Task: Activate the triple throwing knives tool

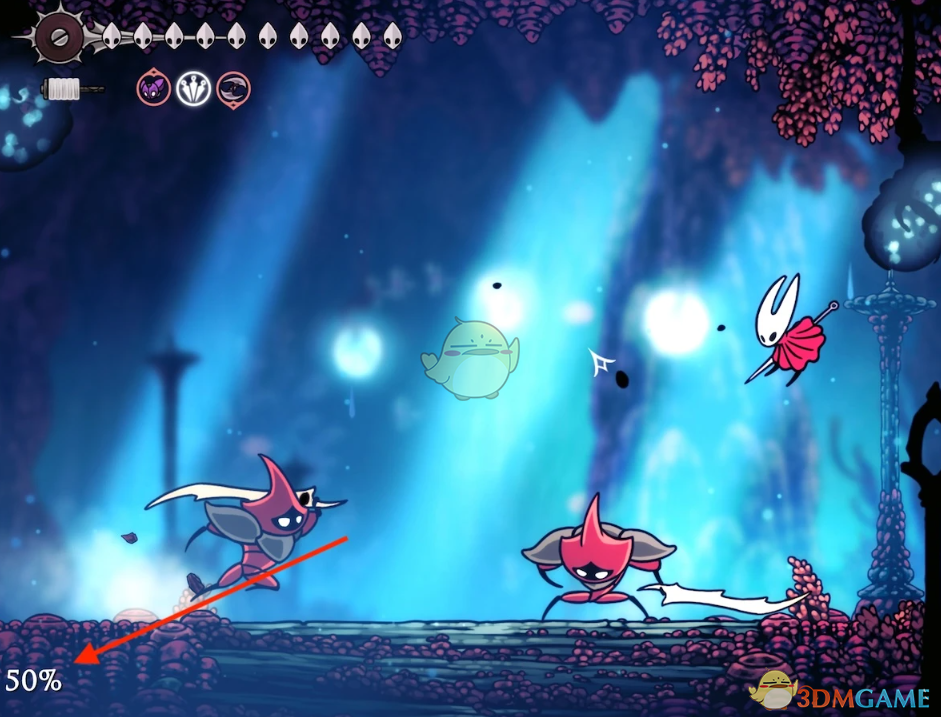Action: tap(194, 89)
